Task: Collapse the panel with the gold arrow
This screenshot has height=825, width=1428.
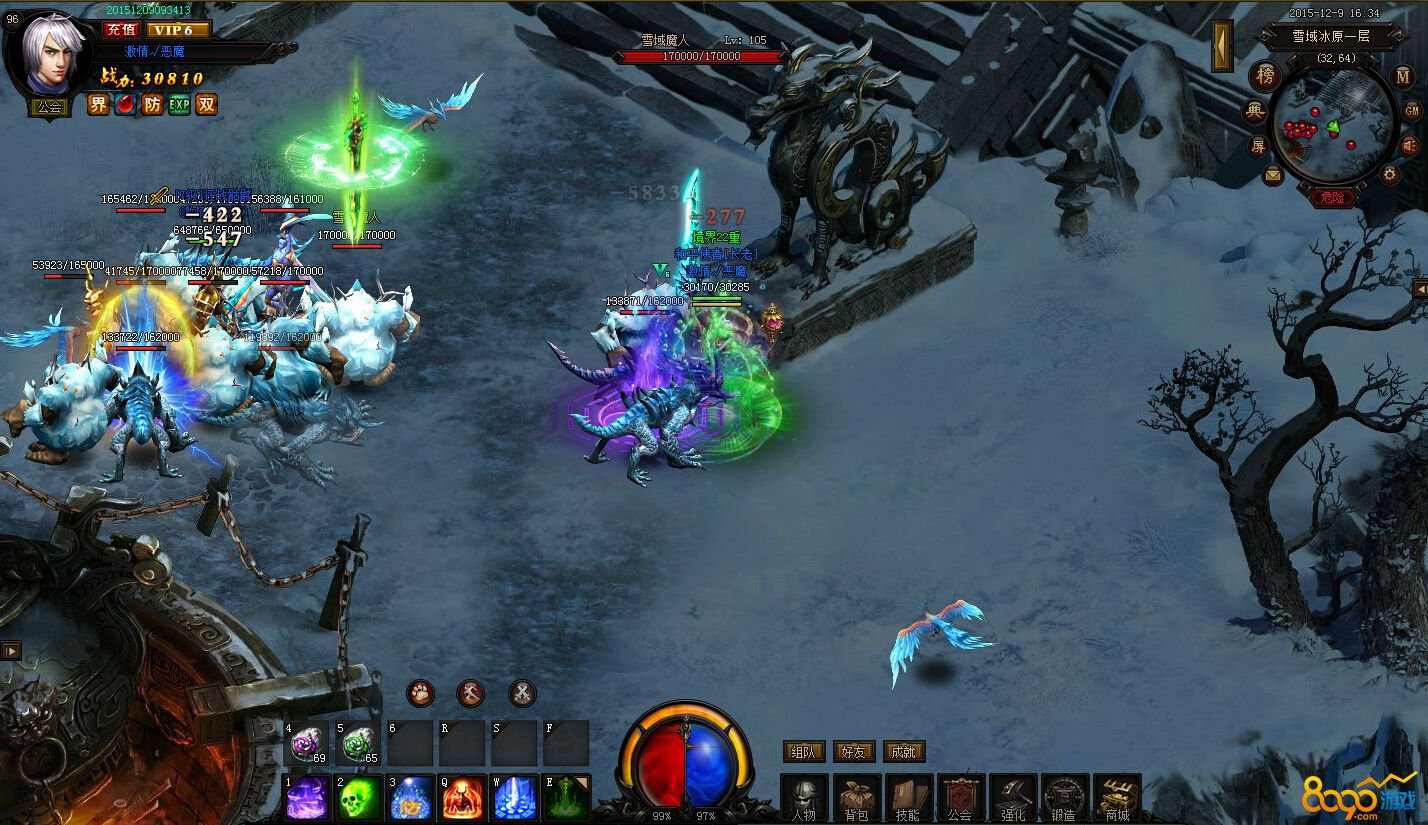Action: [x=1222, y=46]
